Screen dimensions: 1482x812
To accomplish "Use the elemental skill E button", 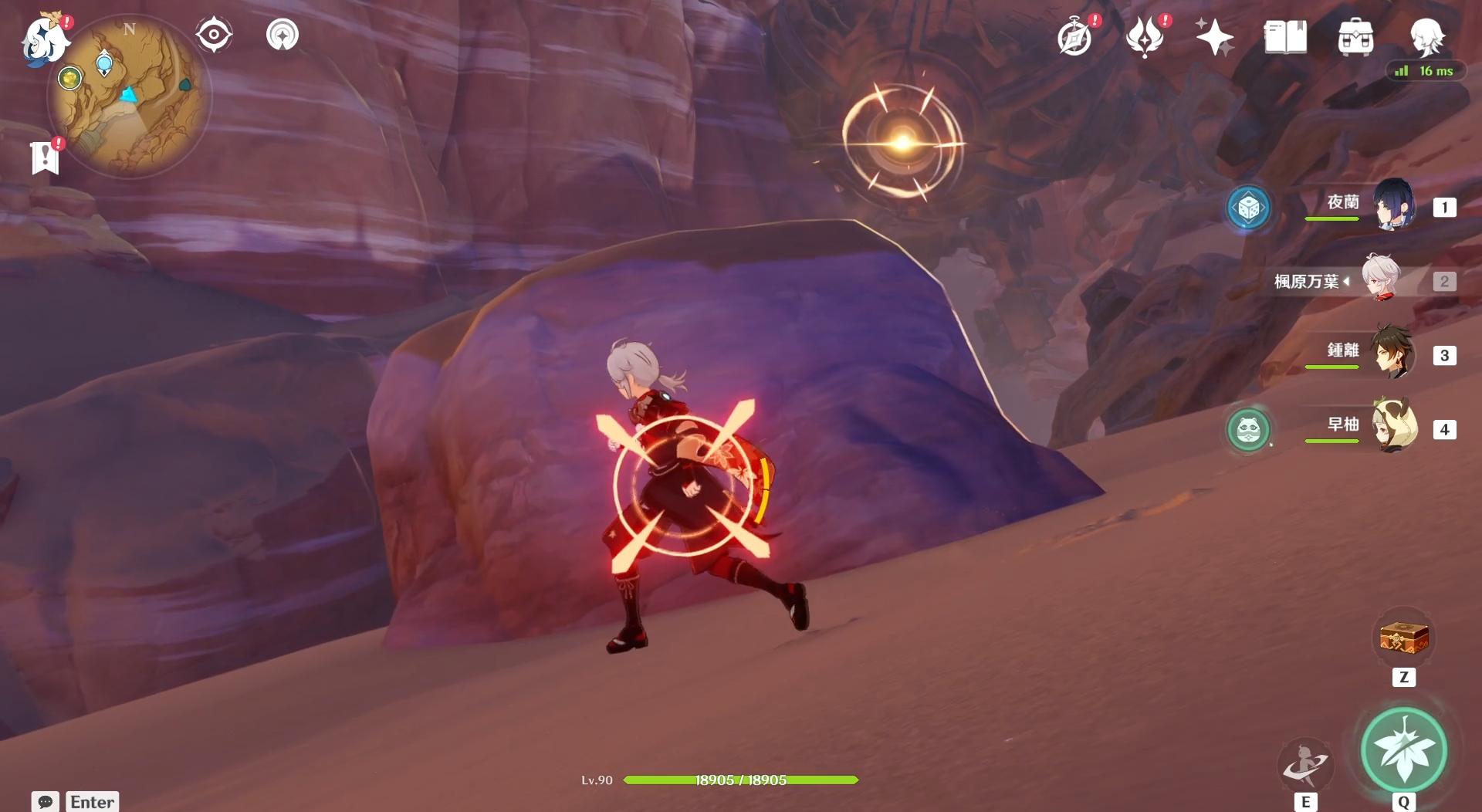I will (x=1306, y=765).
